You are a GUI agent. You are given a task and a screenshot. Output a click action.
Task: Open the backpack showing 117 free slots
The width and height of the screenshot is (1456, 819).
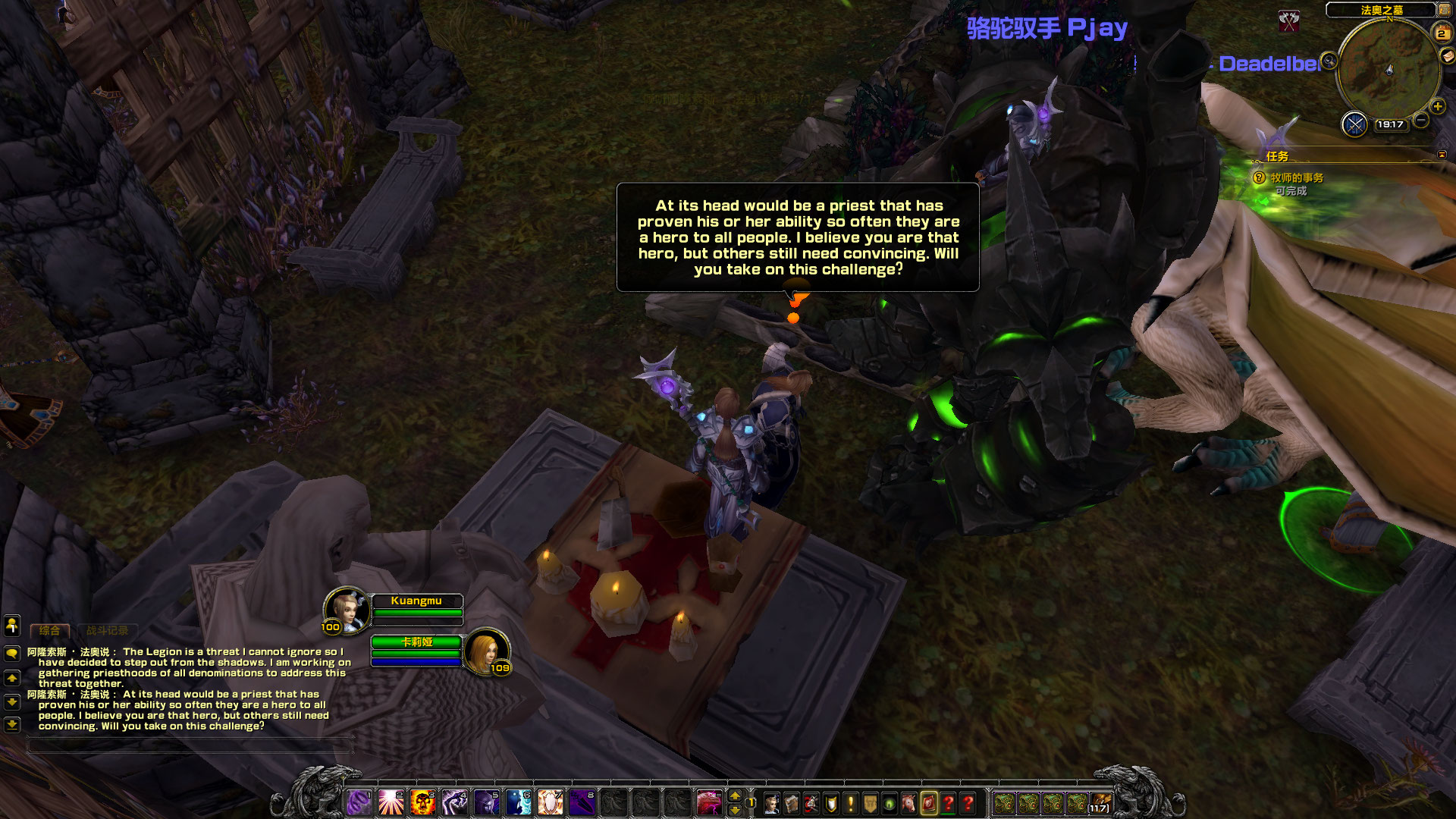[x=1100, y=803]
